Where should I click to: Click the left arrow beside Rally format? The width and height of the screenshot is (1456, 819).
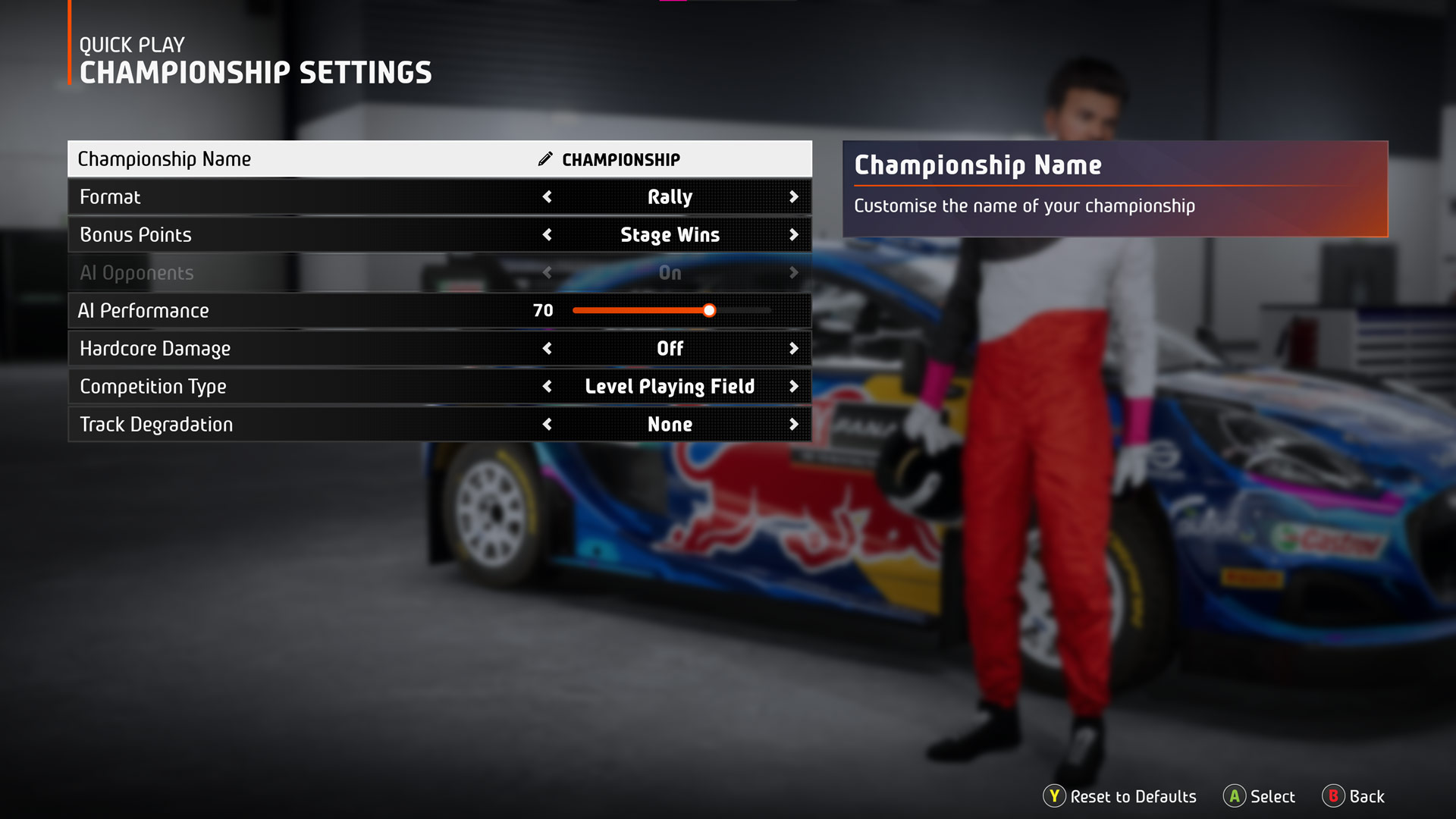(x=548, y=197)
